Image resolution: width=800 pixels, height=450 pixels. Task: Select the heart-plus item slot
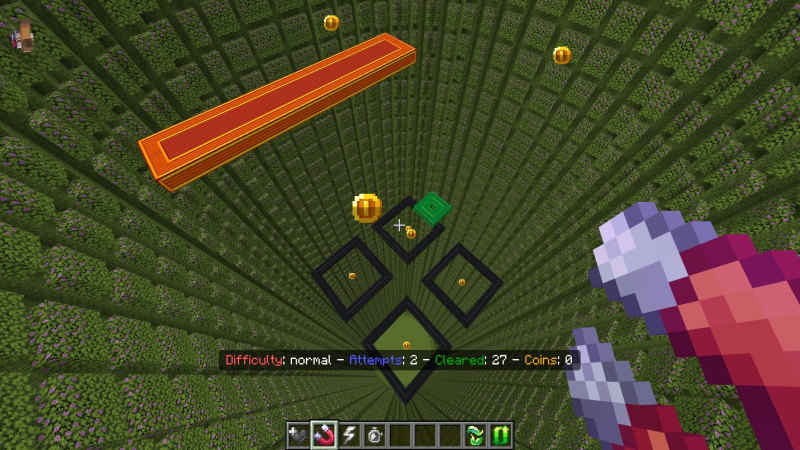pyautogui.click(x=299, y=435)
